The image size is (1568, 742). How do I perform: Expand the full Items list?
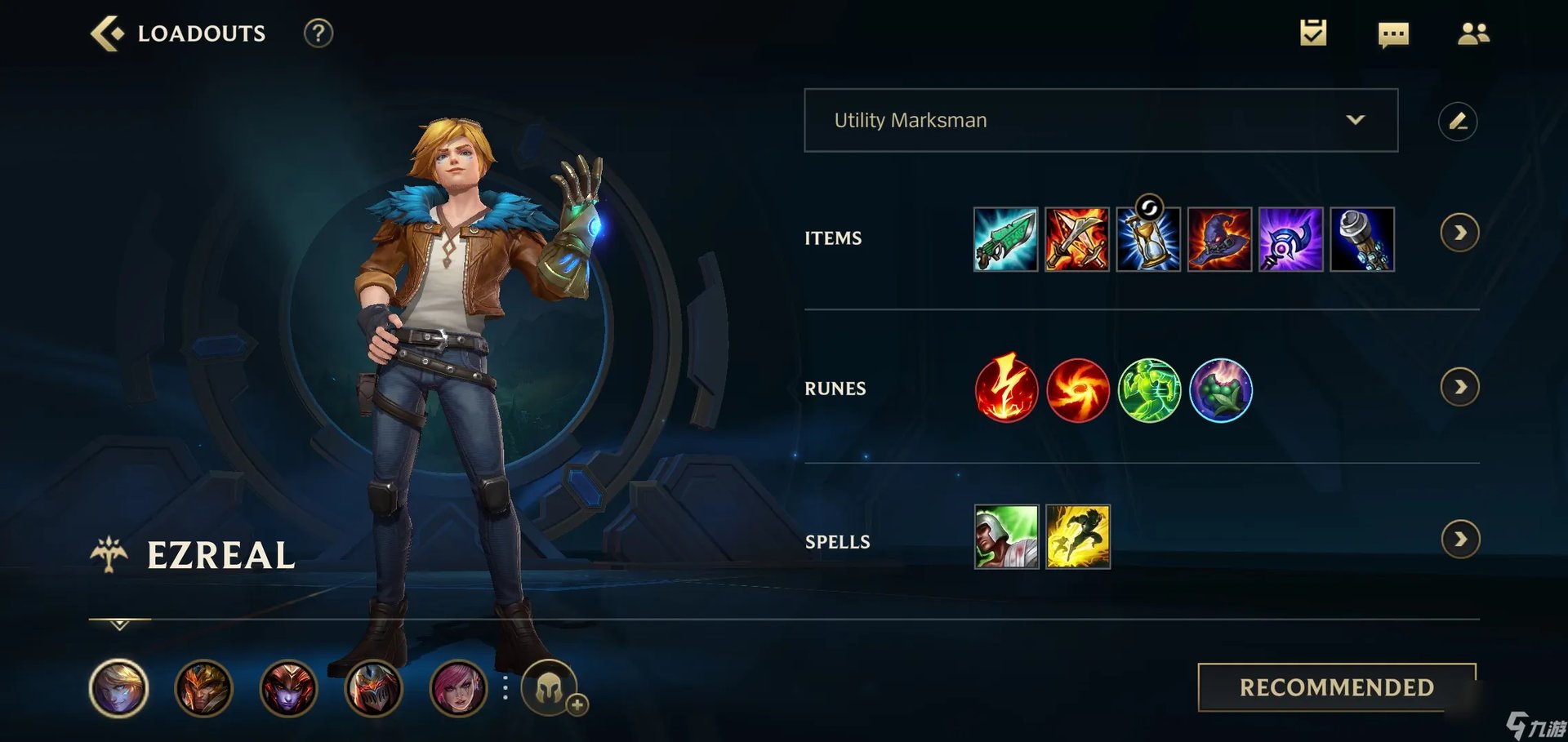1461,233
